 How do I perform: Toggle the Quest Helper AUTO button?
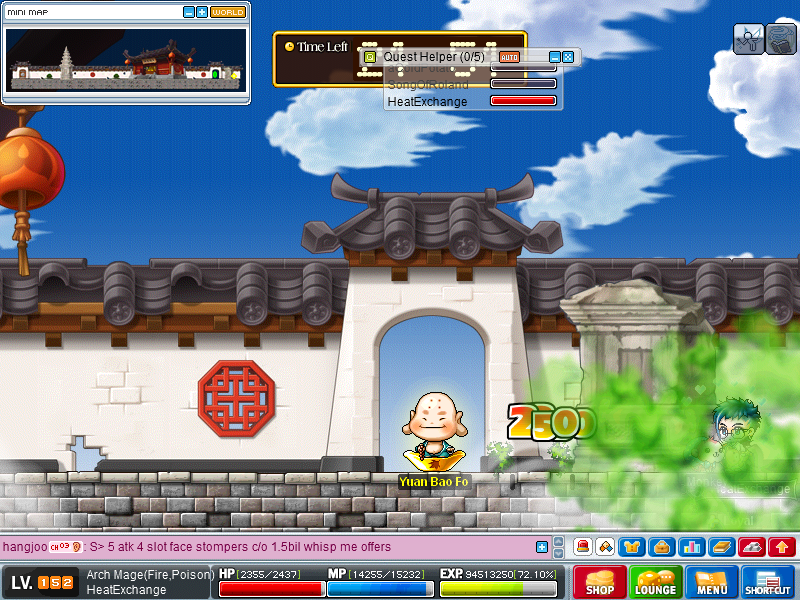coord(509,57)
